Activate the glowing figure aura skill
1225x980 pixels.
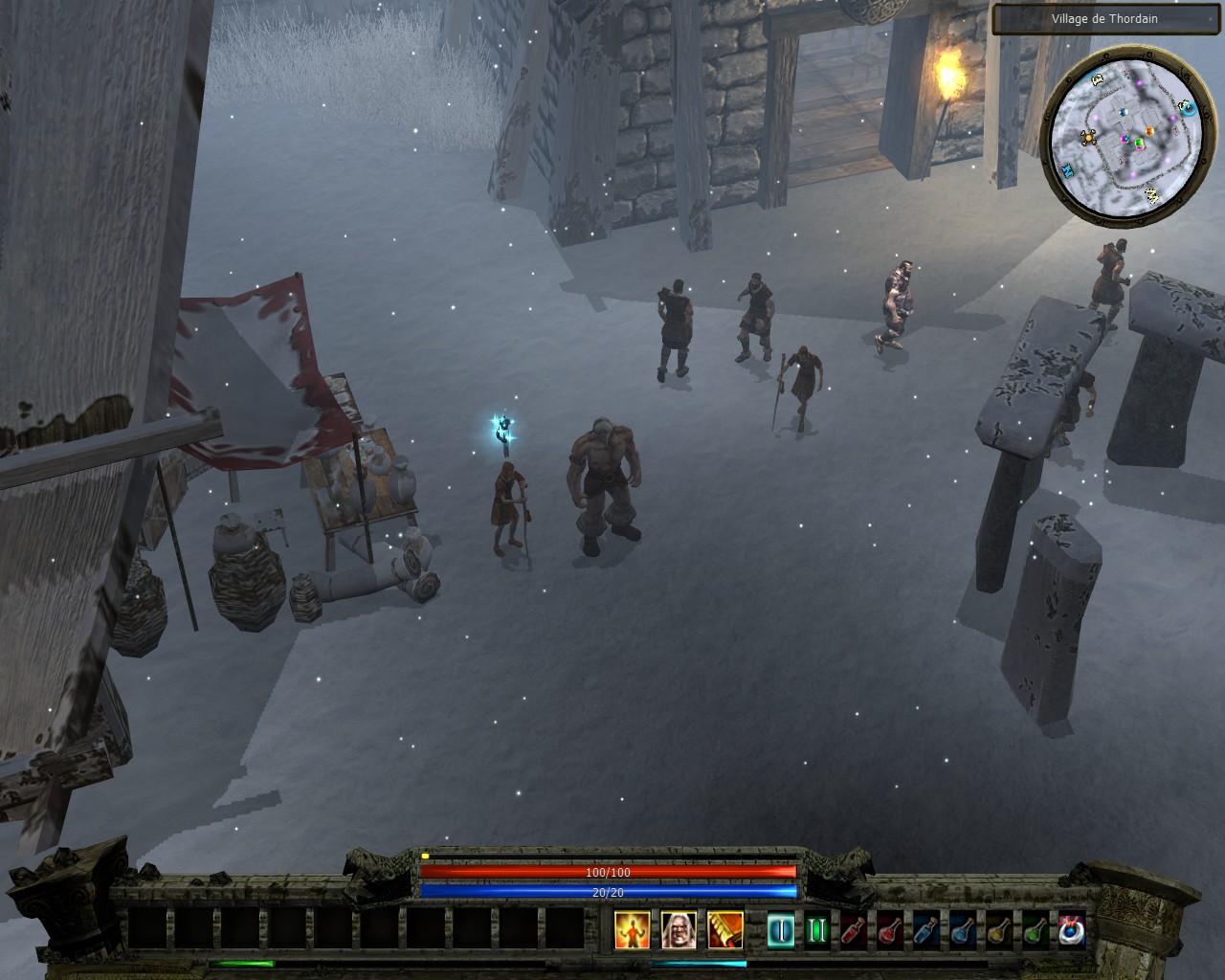click(632, 929)
